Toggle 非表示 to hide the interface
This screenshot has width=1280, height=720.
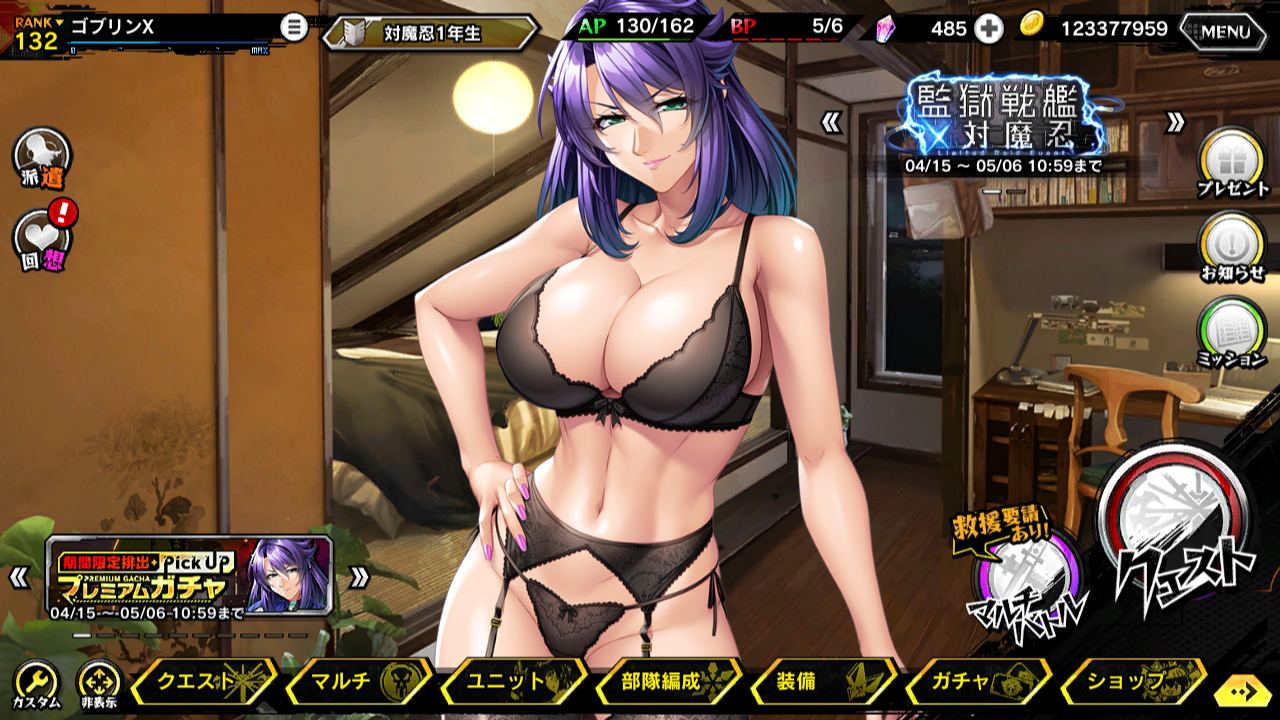(x=98, y=684)
